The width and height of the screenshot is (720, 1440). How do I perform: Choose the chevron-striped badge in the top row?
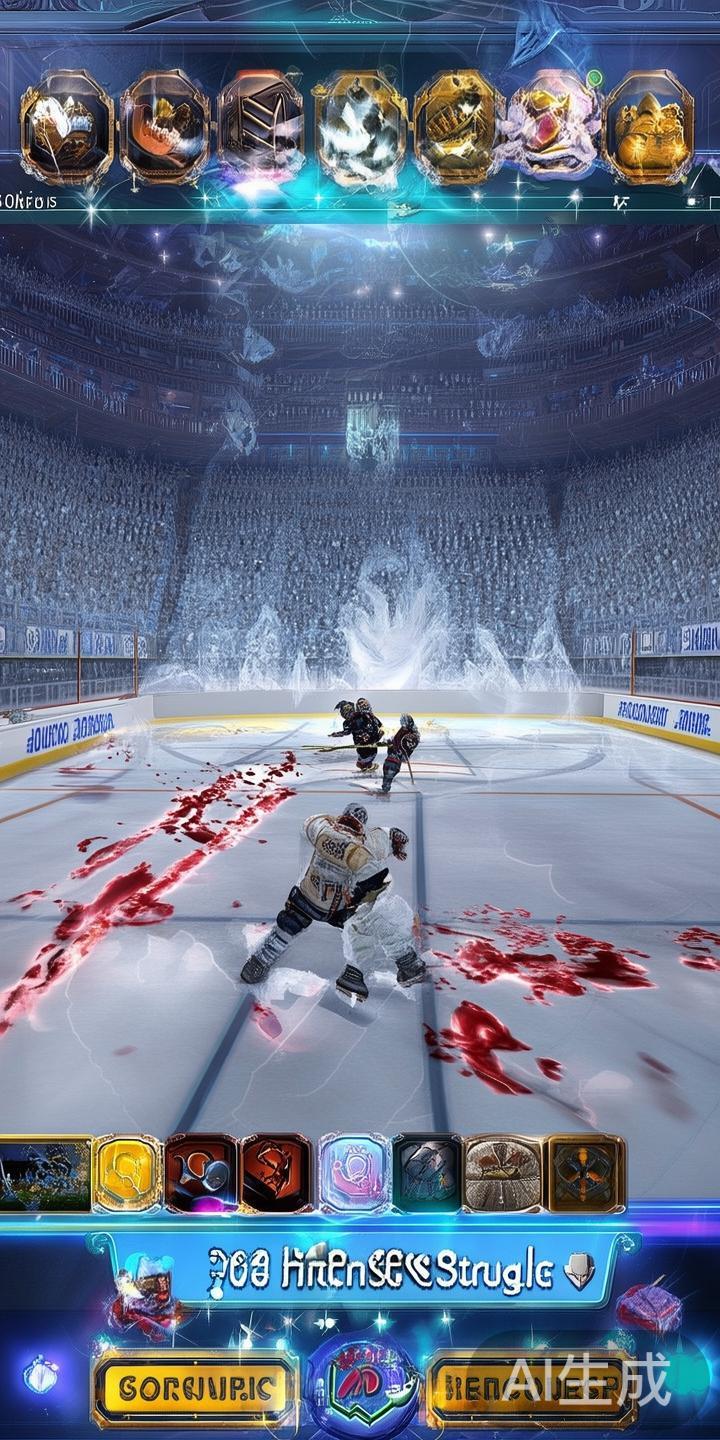click(261, 127)
